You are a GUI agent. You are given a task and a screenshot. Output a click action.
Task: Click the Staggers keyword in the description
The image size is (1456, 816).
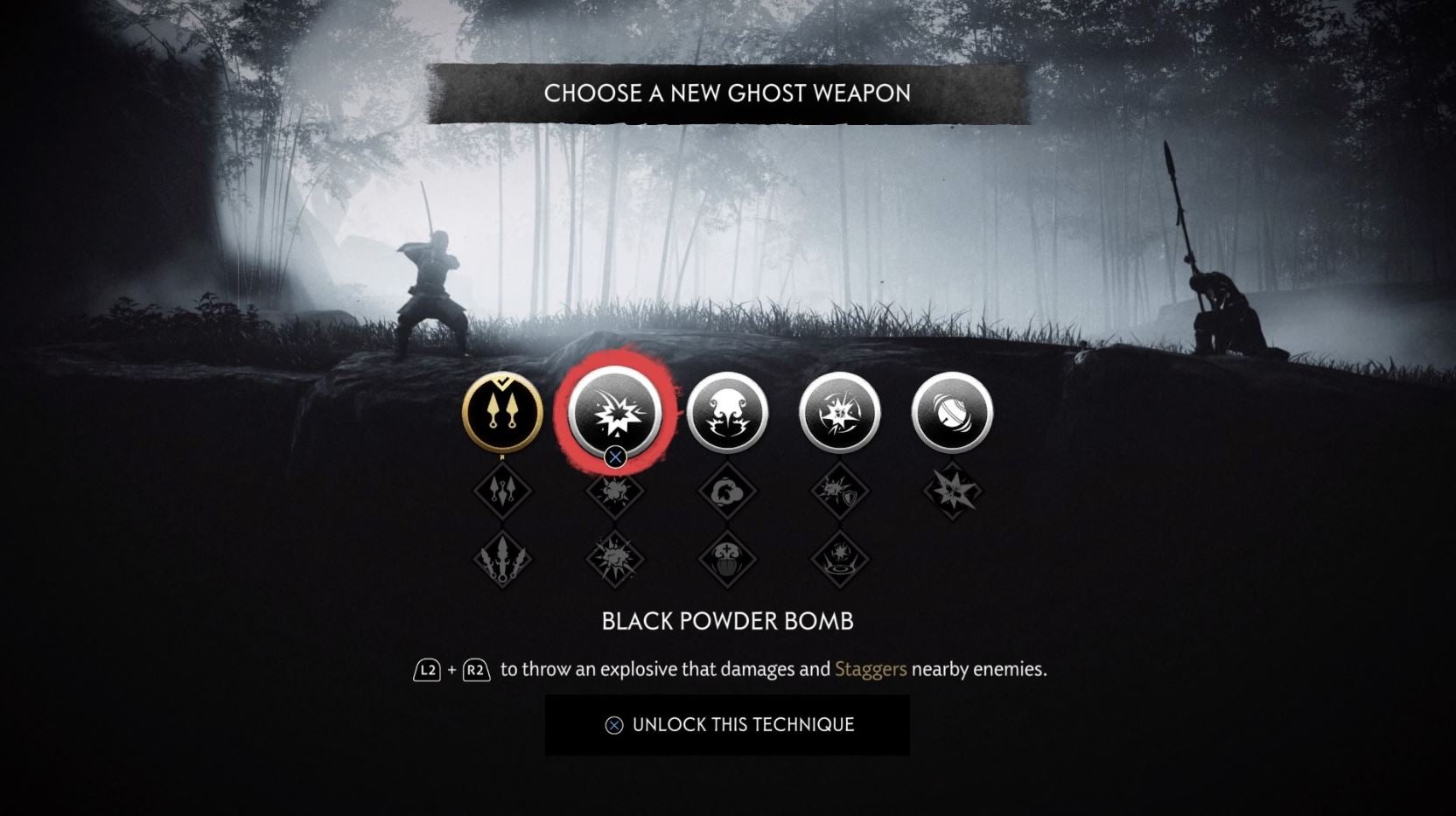[870, 668]
